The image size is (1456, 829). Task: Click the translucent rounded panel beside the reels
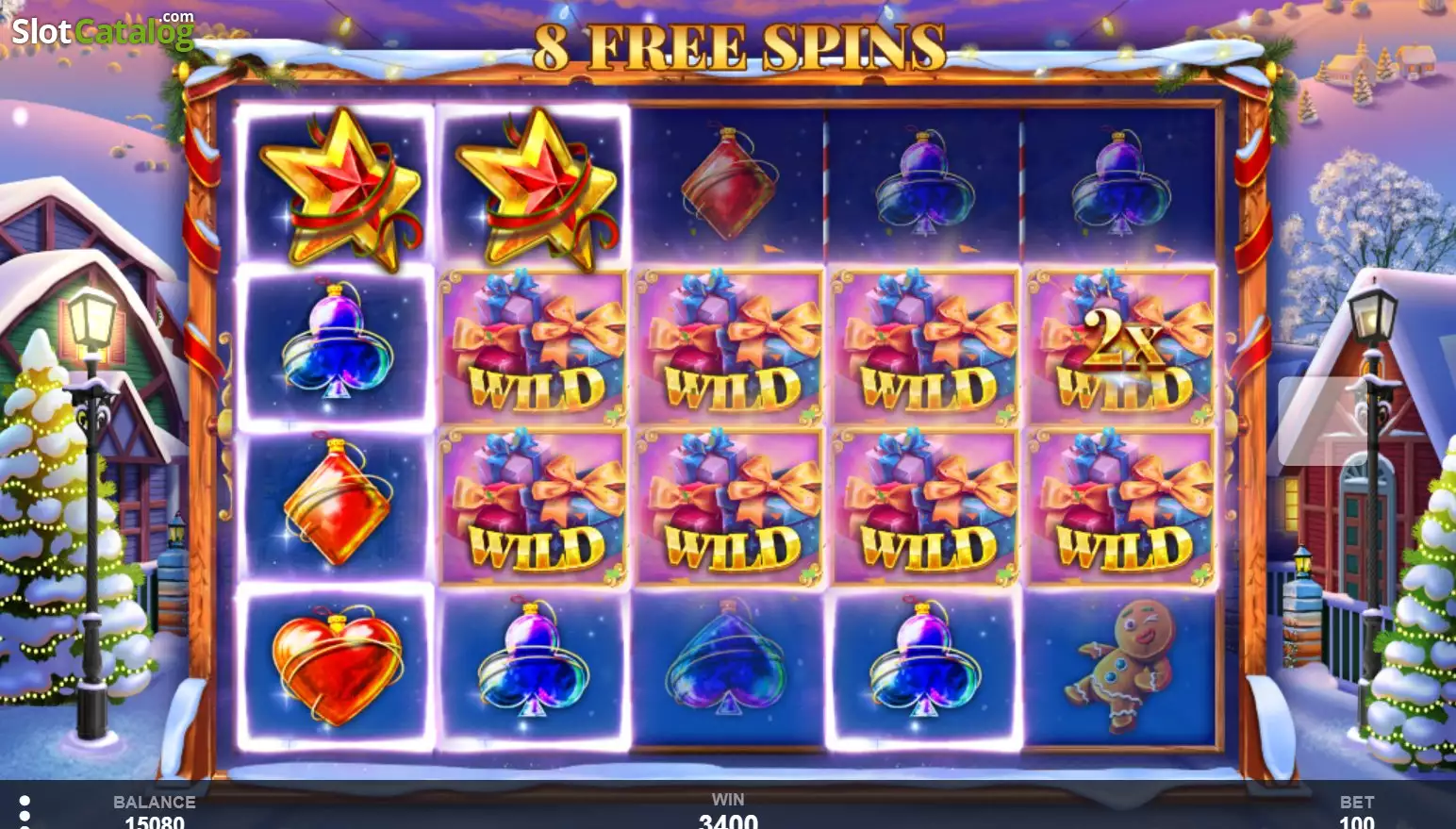pyautogui.click(x=1317, y=421)
